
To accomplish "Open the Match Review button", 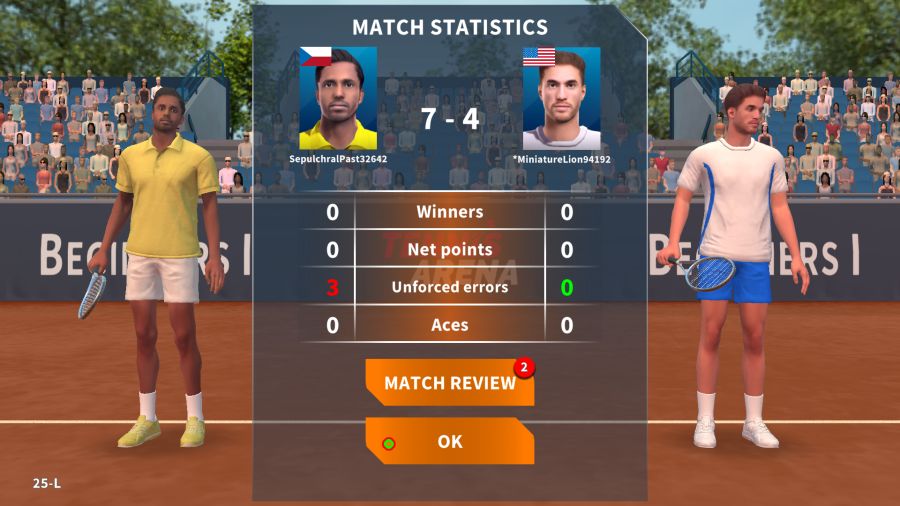I will point(449,383).
